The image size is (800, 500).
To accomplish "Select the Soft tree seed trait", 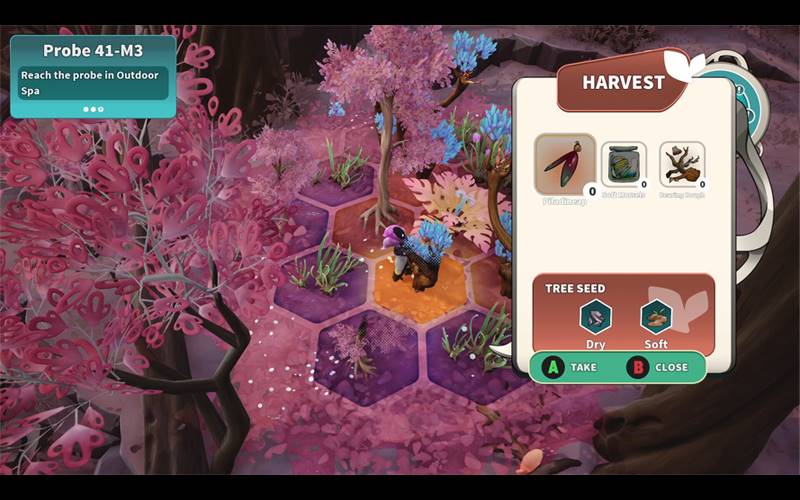I will [656, 318].
